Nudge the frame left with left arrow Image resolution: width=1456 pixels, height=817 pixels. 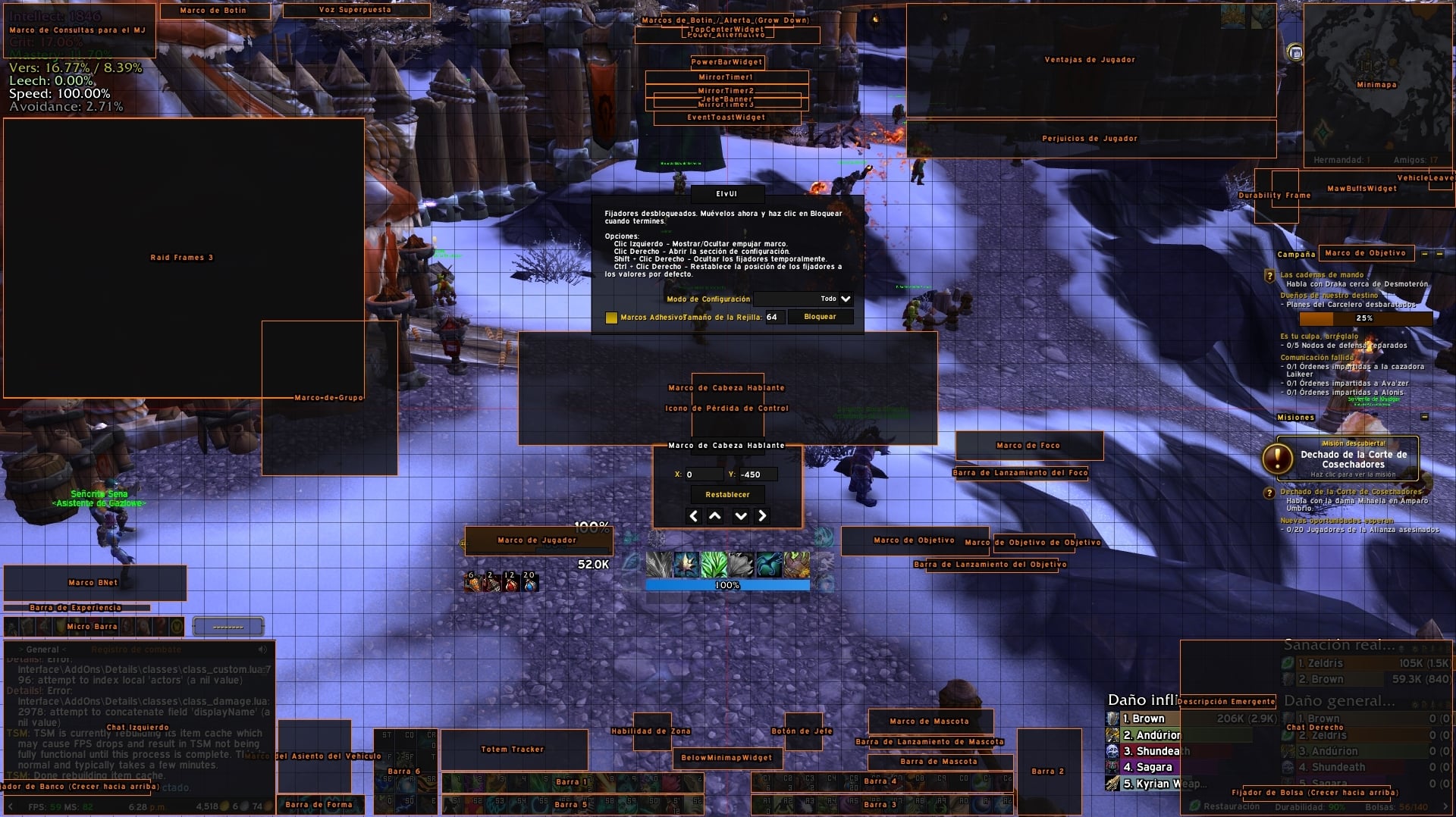[x=693, y=516]
